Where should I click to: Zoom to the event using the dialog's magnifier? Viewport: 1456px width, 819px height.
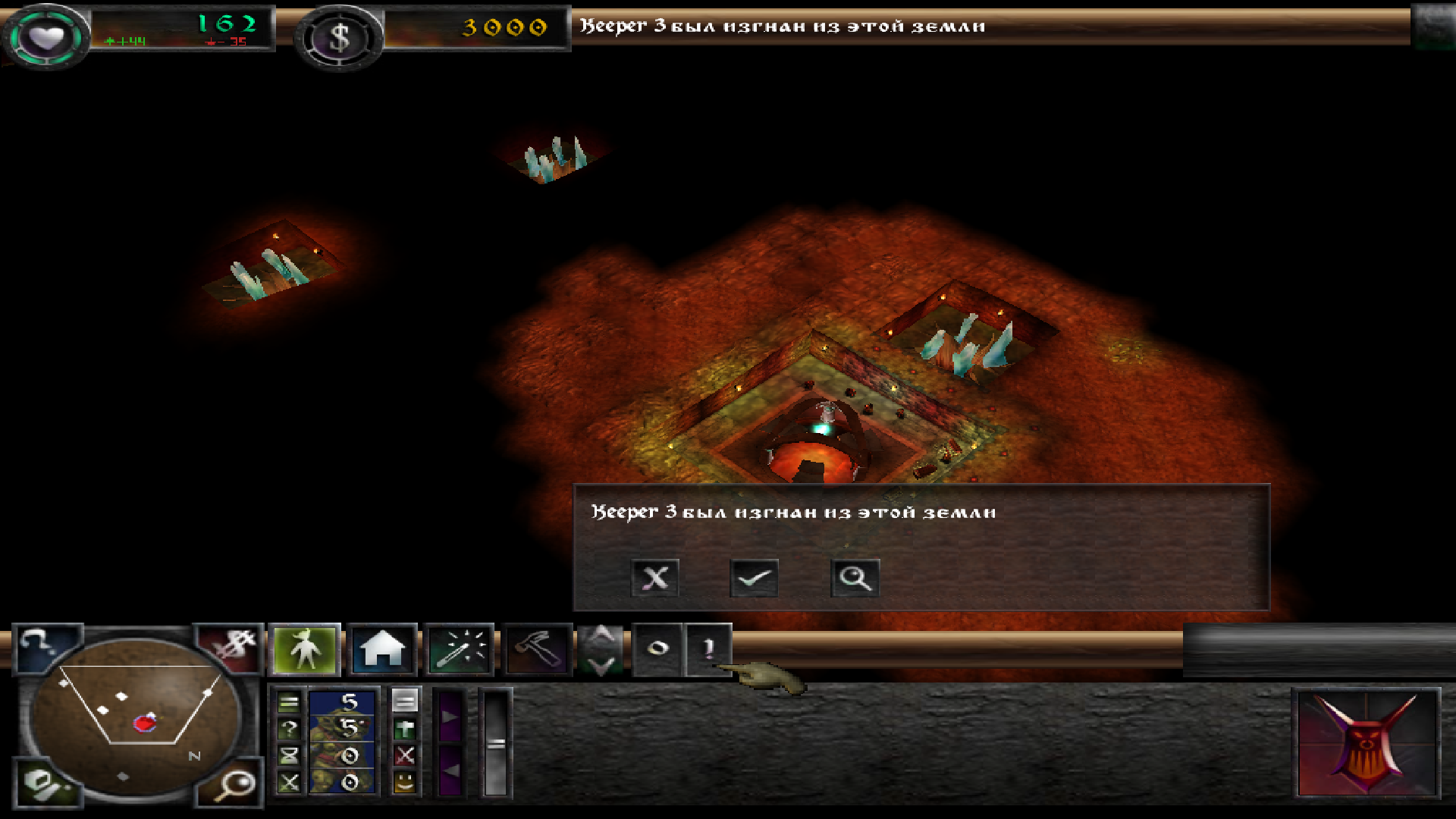point(855,578)
